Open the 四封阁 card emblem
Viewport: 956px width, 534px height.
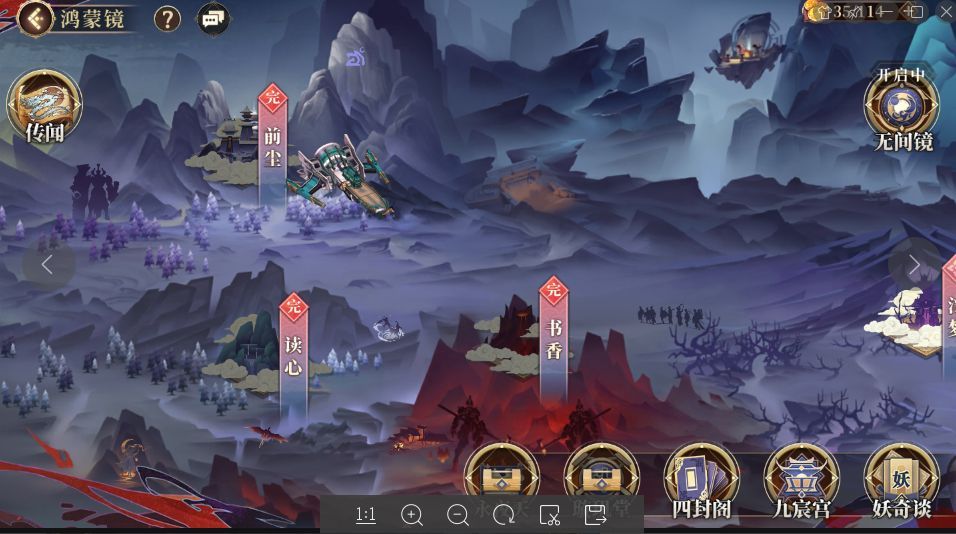tap(701, 479)
